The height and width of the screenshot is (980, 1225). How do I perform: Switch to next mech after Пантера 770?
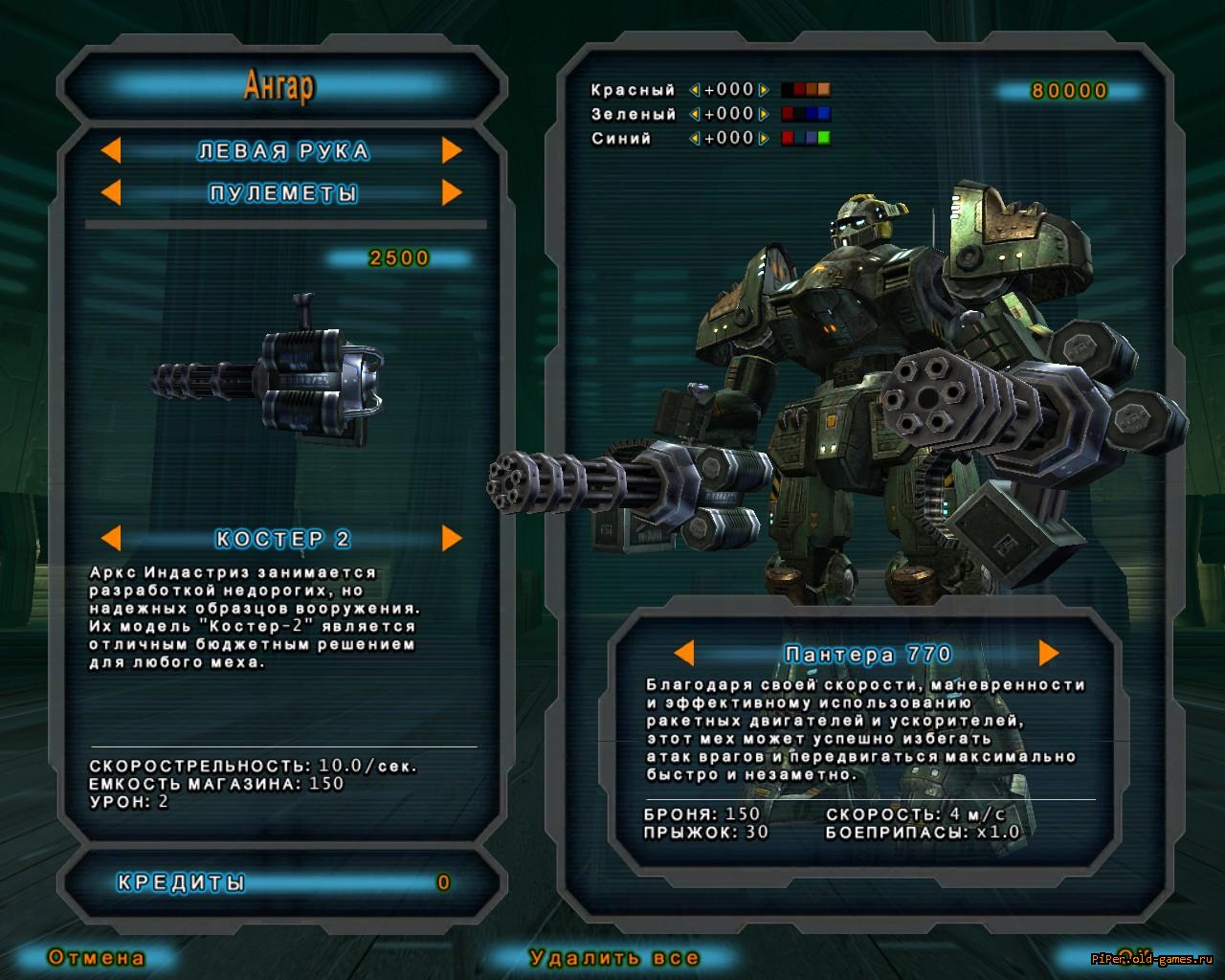[1049, 654]
